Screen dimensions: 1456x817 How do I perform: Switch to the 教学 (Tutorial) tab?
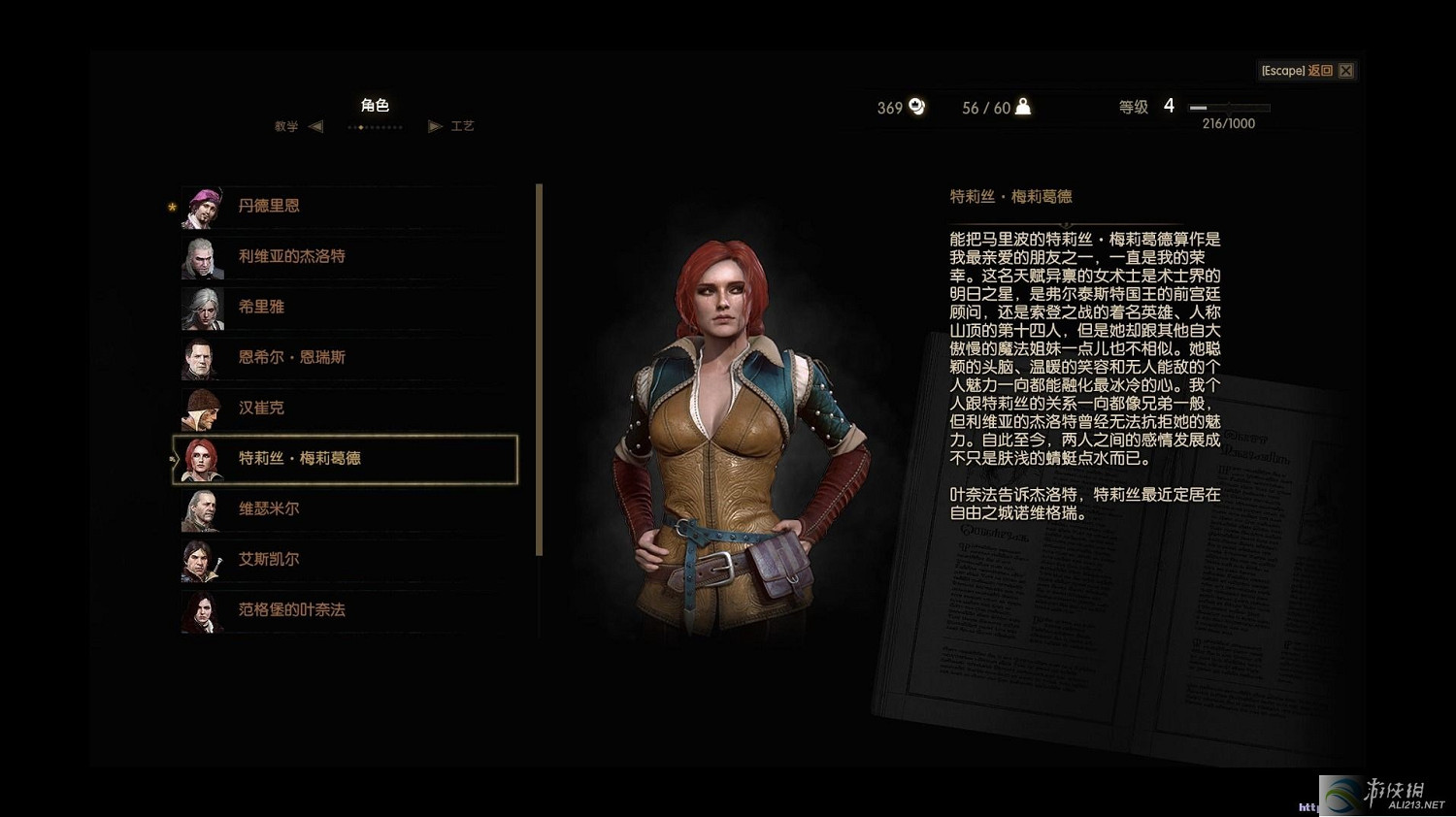(286, 126)
